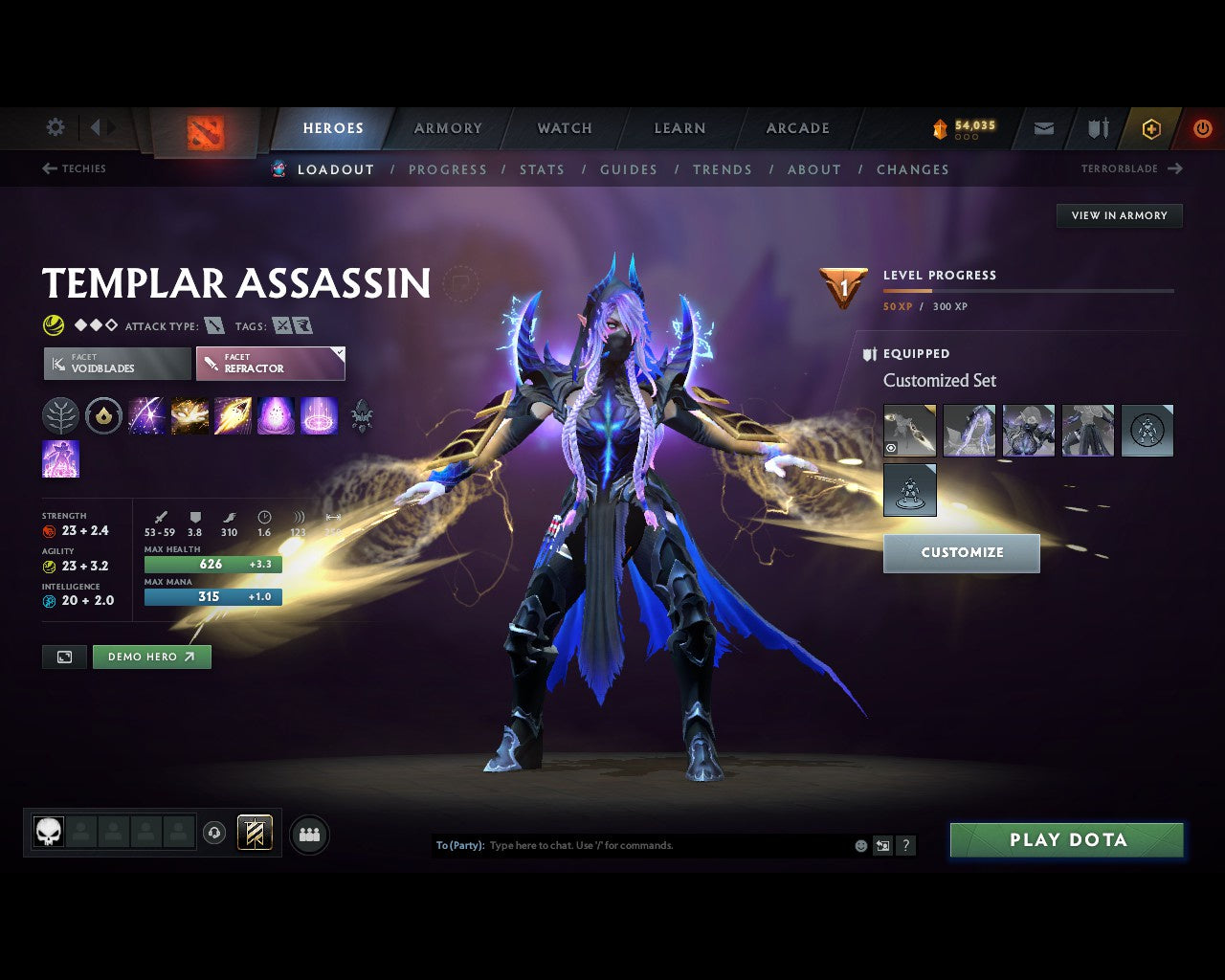1225x980 pixels.
Task: Select the Voidblades facet
Action: click(116, 364)
